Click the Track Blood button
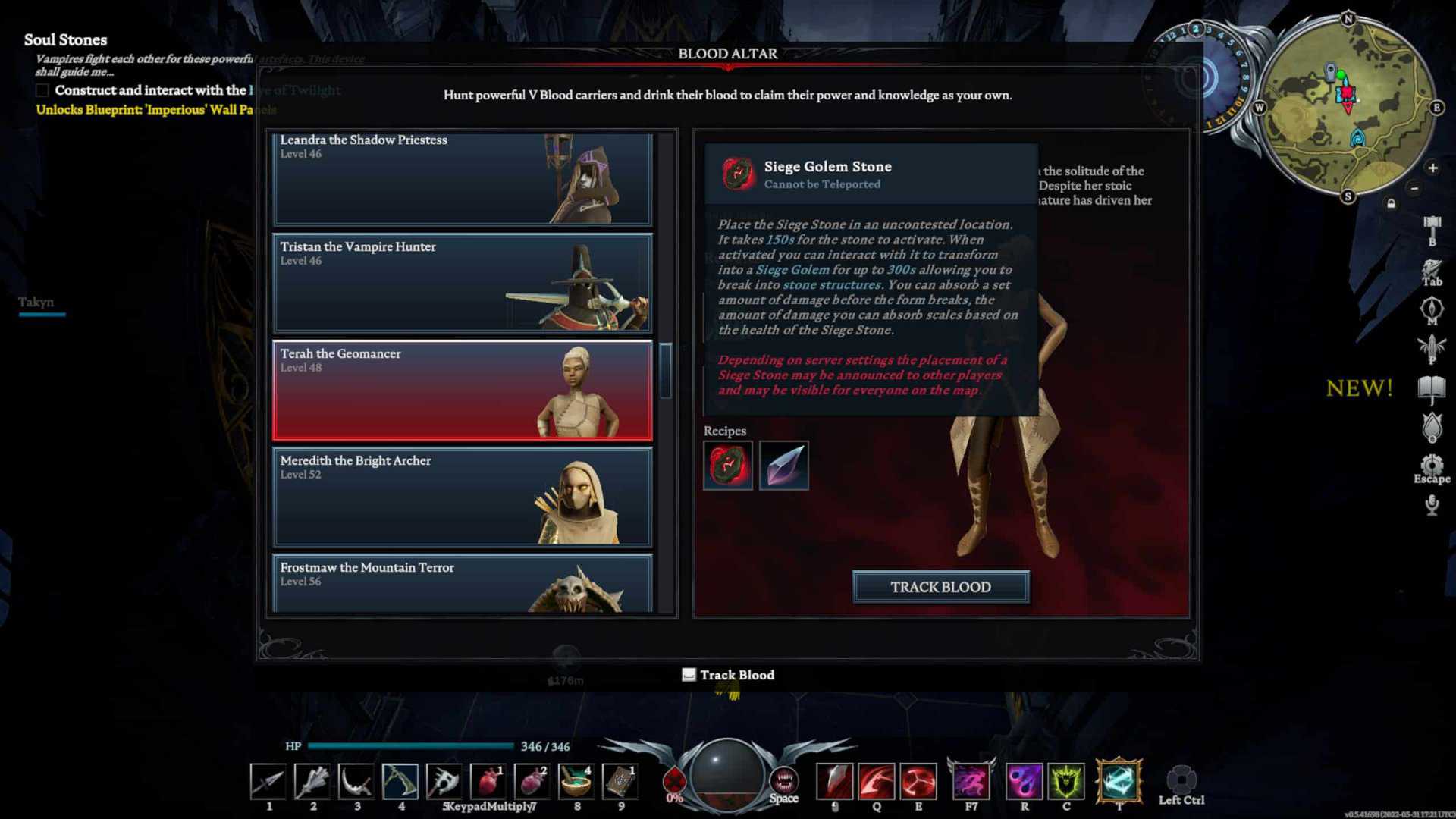The height and width of the screenshot is (819, 1456). (x=940, y=587)
